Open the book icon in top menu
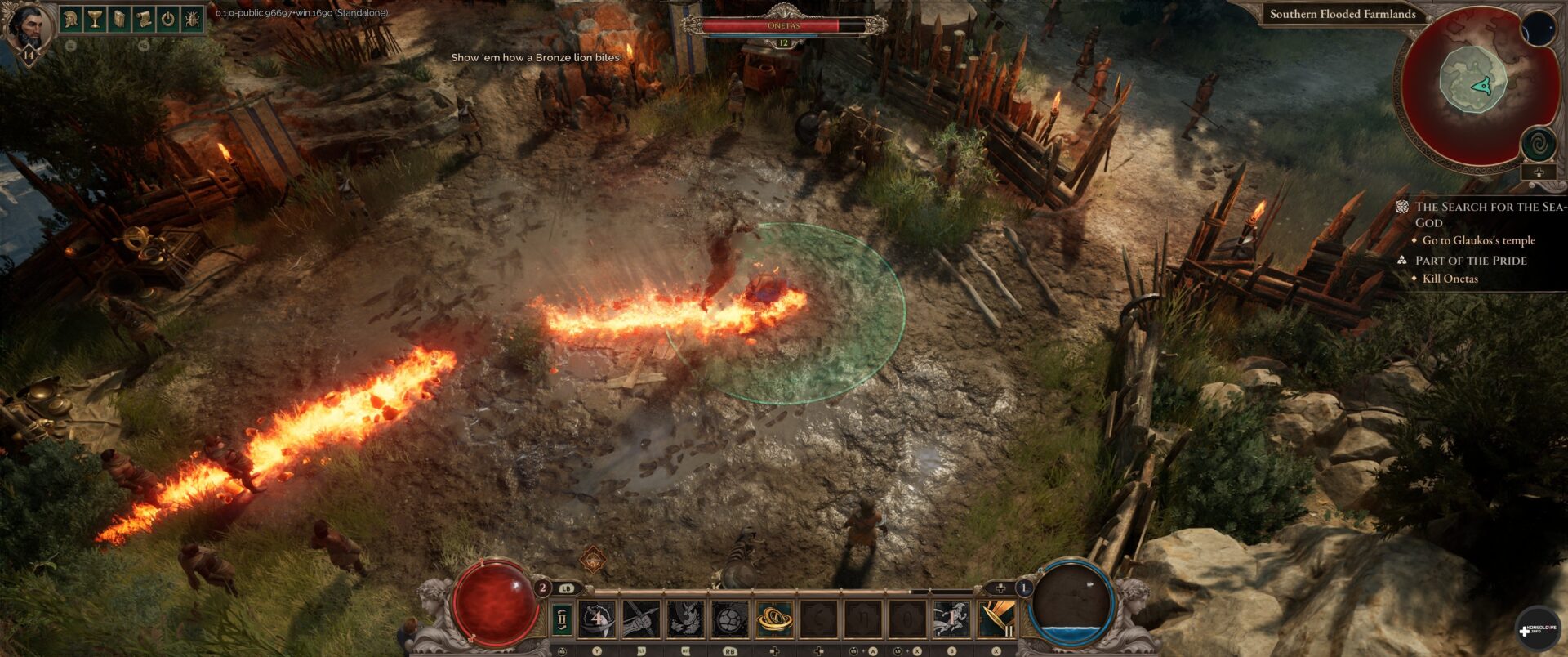This screenshot has width=1568, height=657. coord(119,19)
